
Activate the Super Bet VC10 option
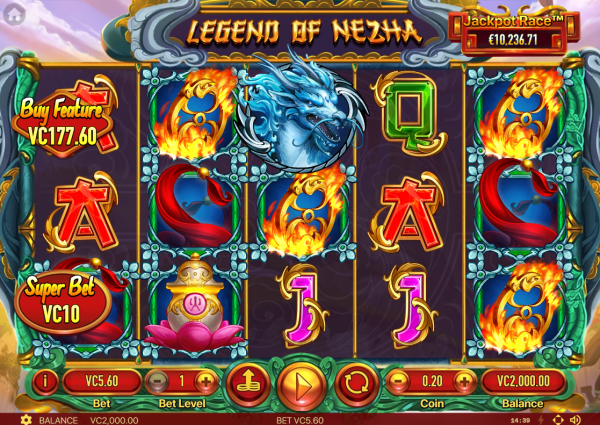(62, 299)
